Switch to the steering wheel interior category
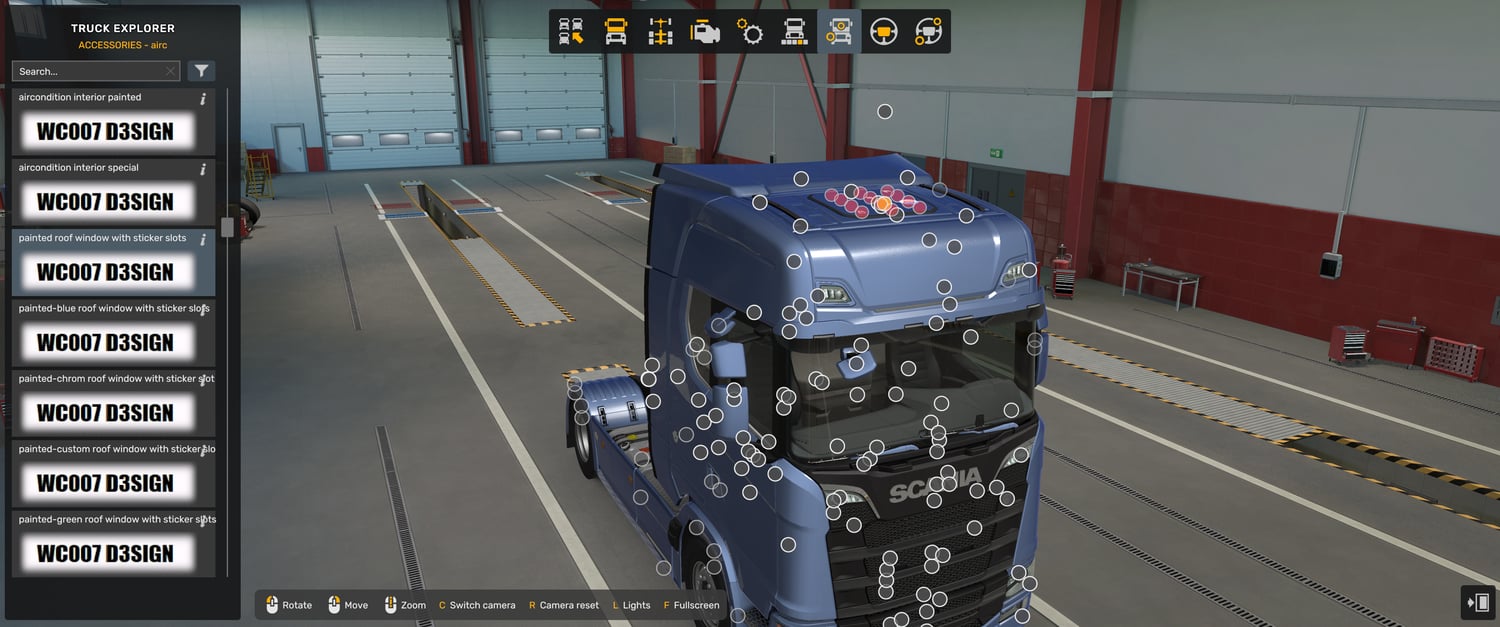1500x627 pixels. pos(883,32)
